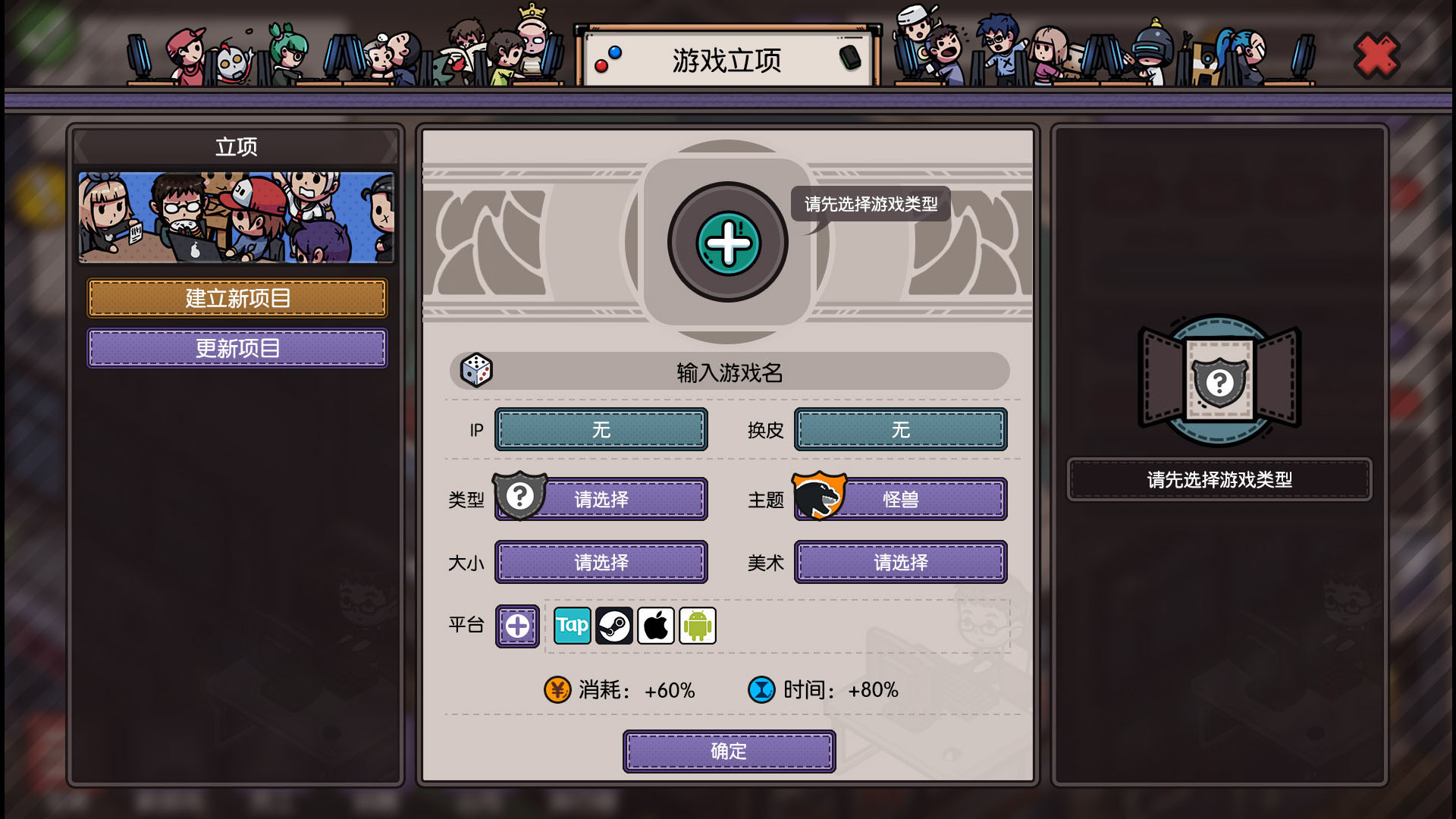Select the Android platform icon
Screen dimensions: 1456x819
tap(697, 626)
